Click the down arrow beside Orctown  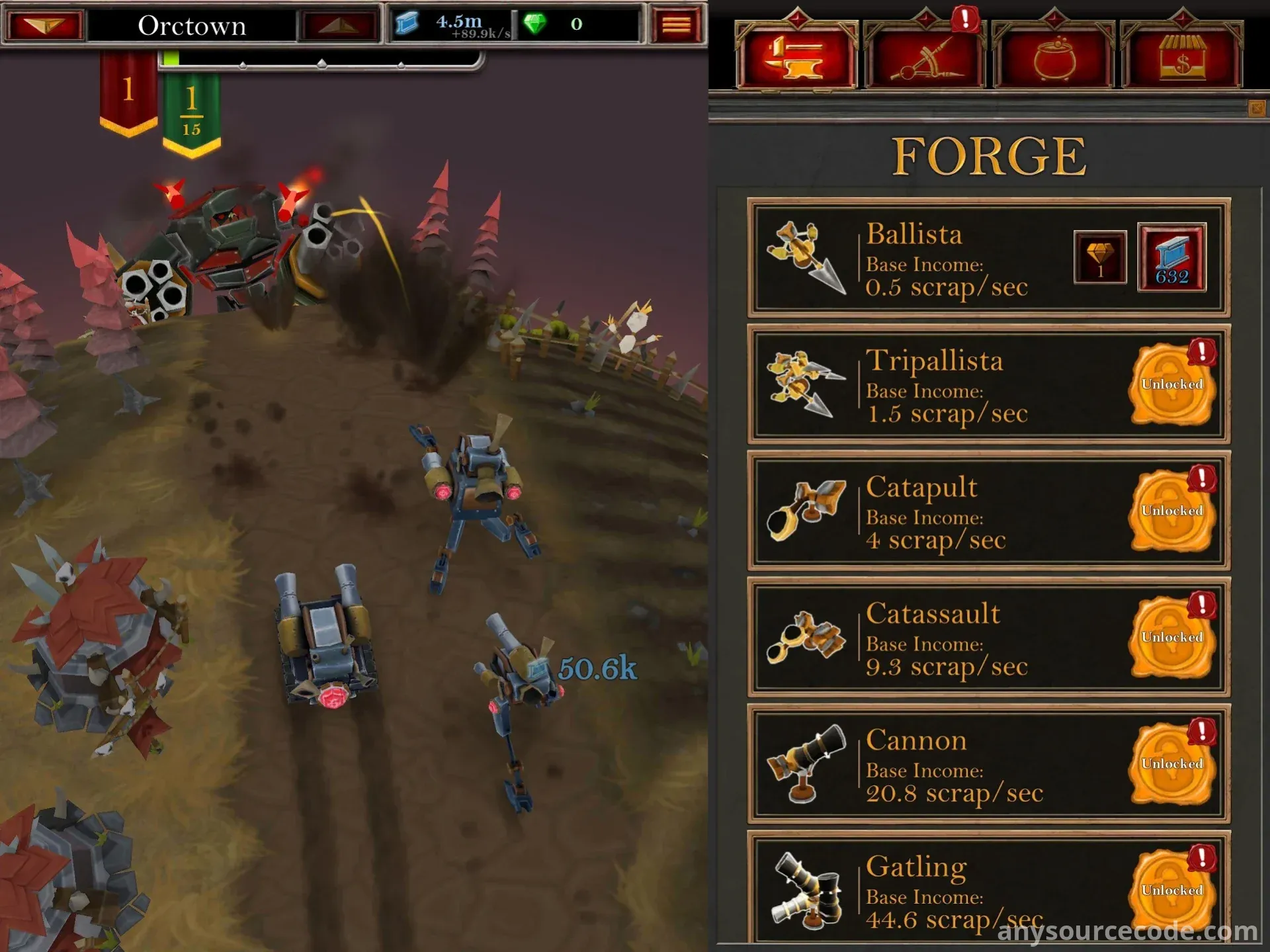click(45, 25)
